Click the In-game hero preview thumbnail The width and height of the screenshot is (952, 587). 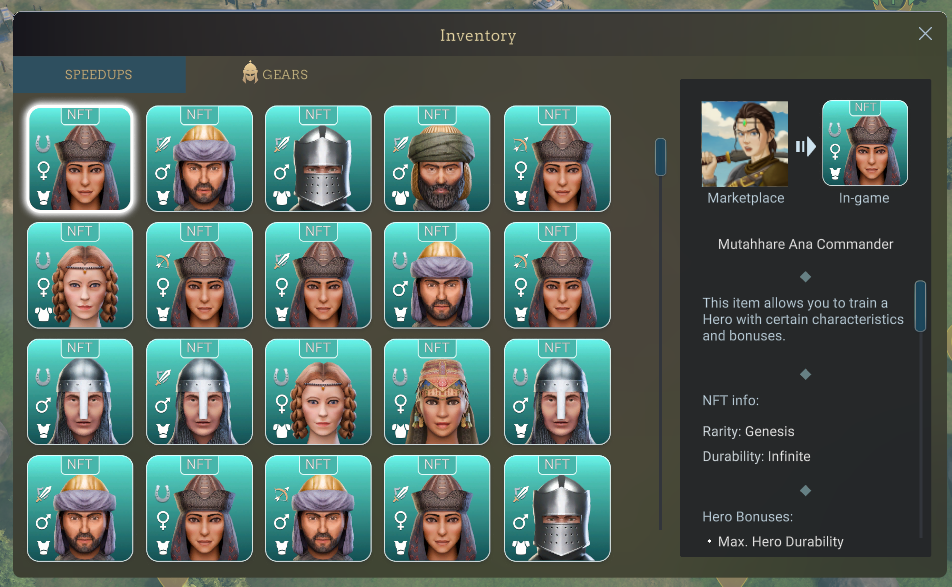865,144
